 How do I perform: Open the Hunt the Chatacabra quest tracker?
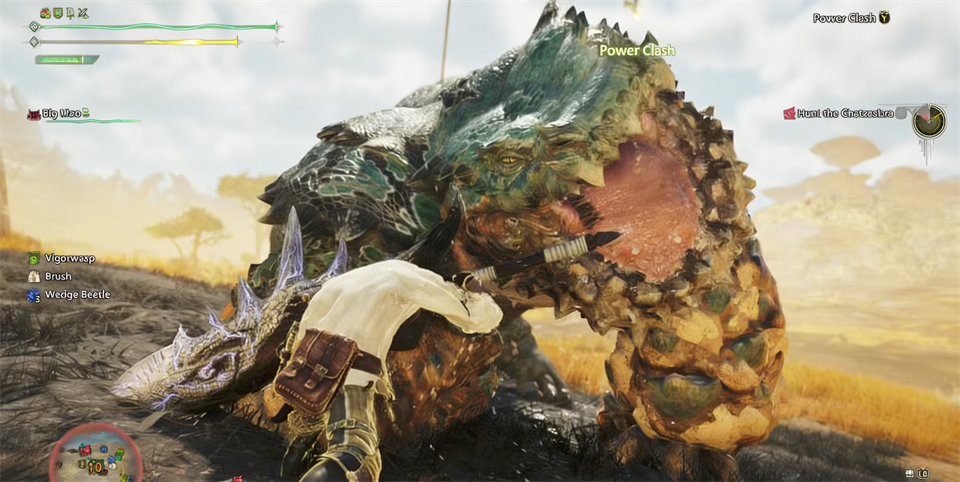pyautogui.click(x=845, y=113)
